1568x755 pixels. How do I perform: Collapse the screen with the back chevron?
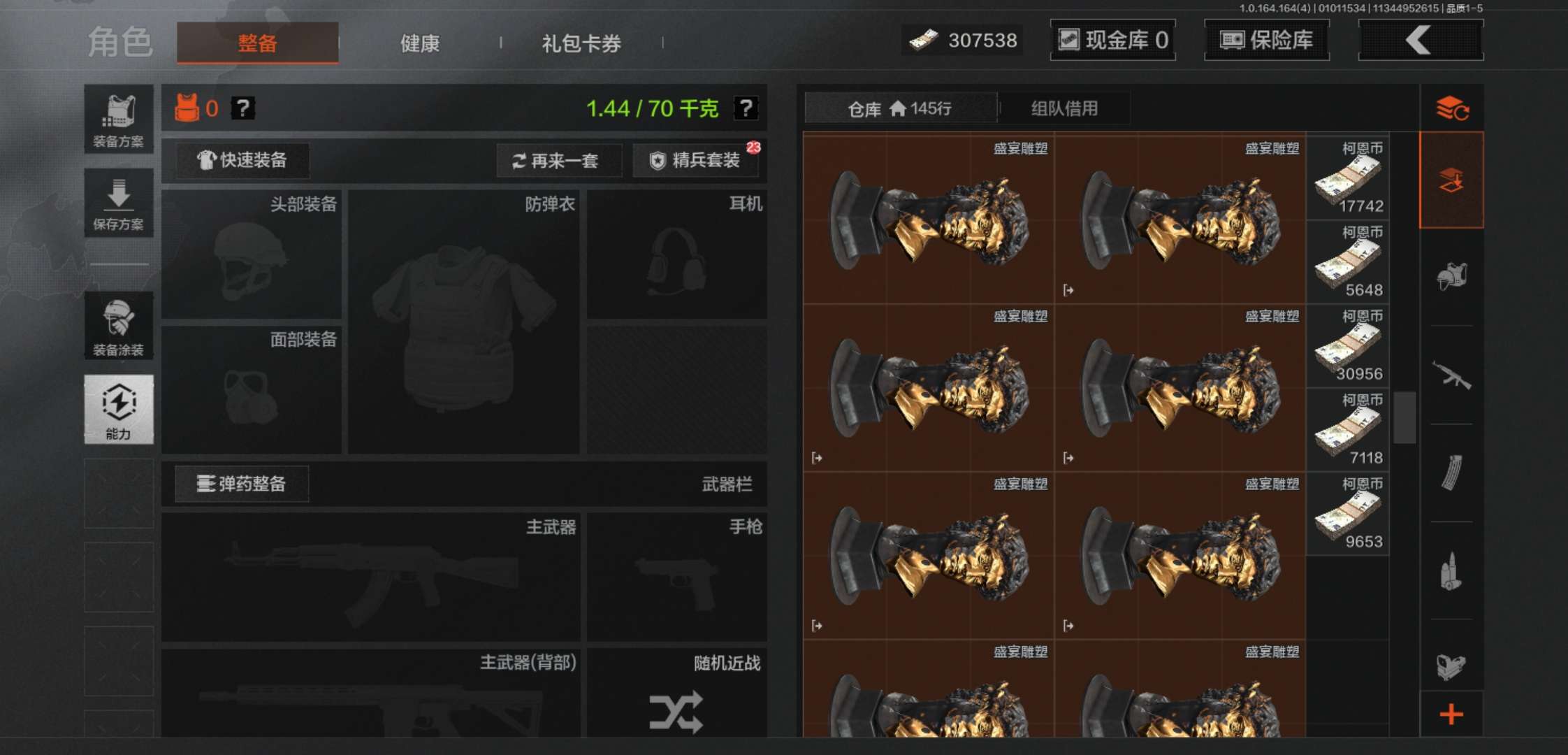[1420, 40]
